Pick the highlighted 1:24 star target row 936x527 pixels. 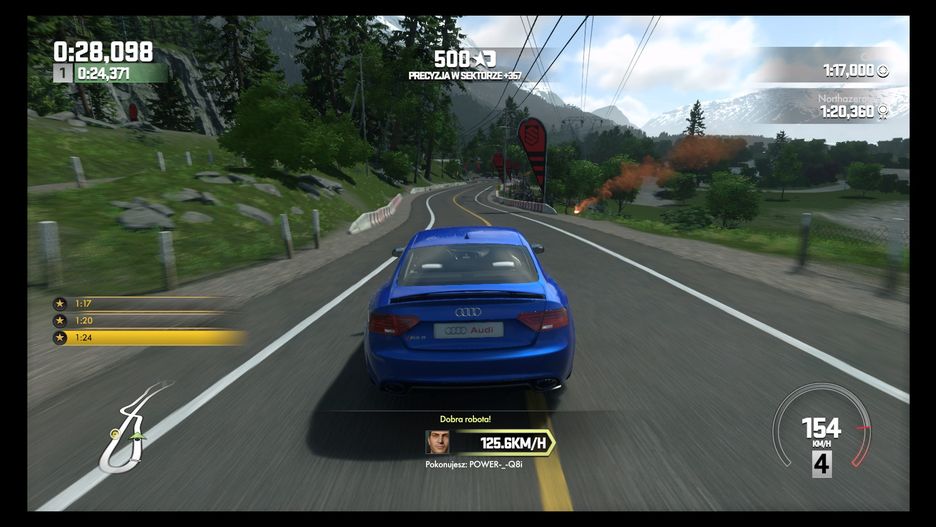tap(148, 338)
